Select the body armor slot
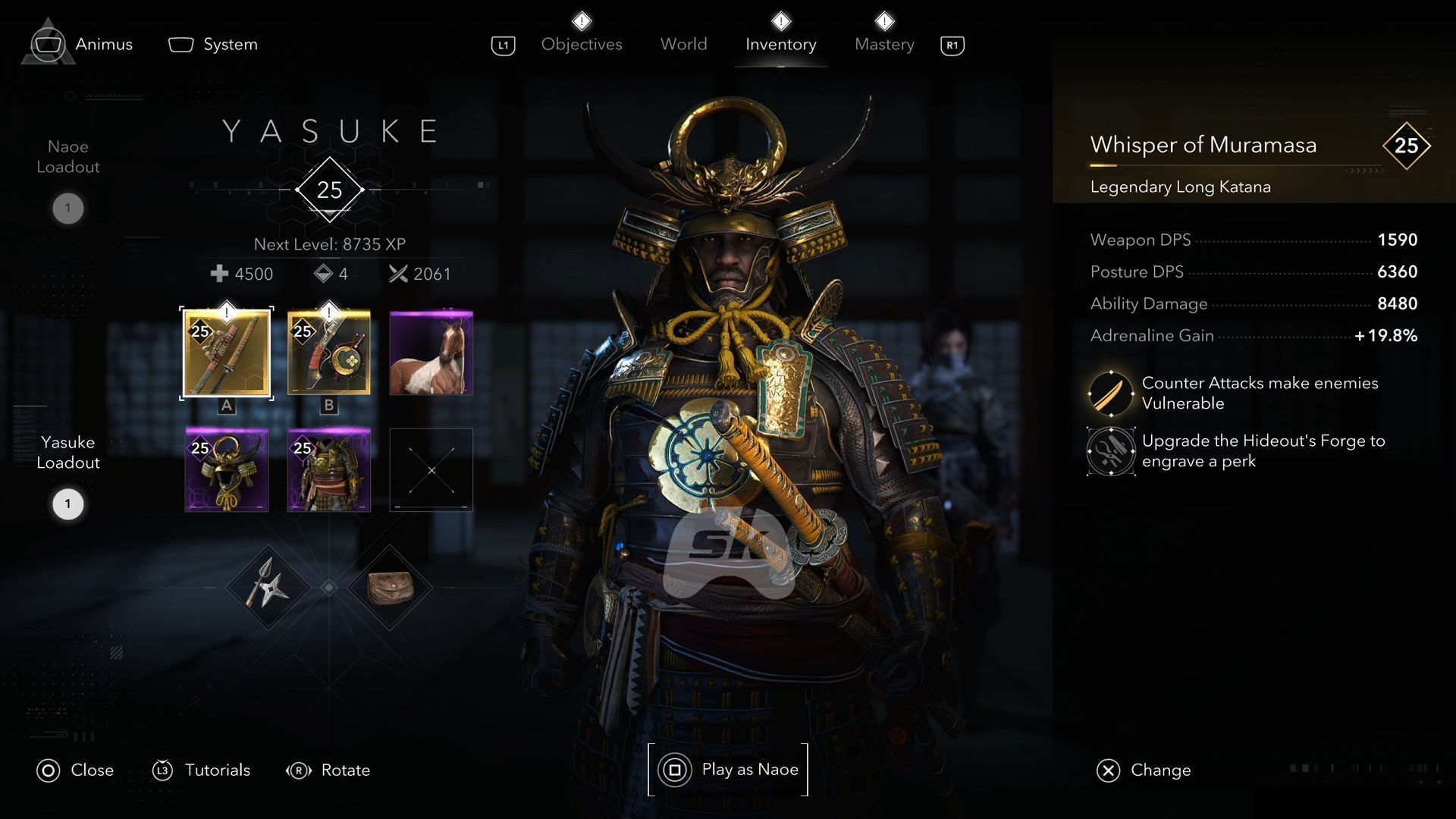Viewport: 1456px width, 819px height. tap(329, 469)
